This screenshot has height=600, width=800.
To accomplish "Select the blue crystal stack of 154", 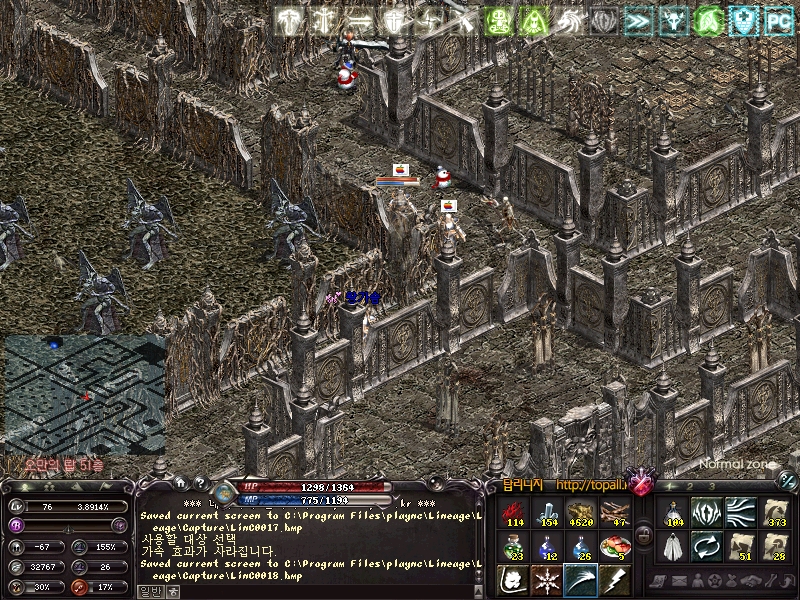I will 548,512.
